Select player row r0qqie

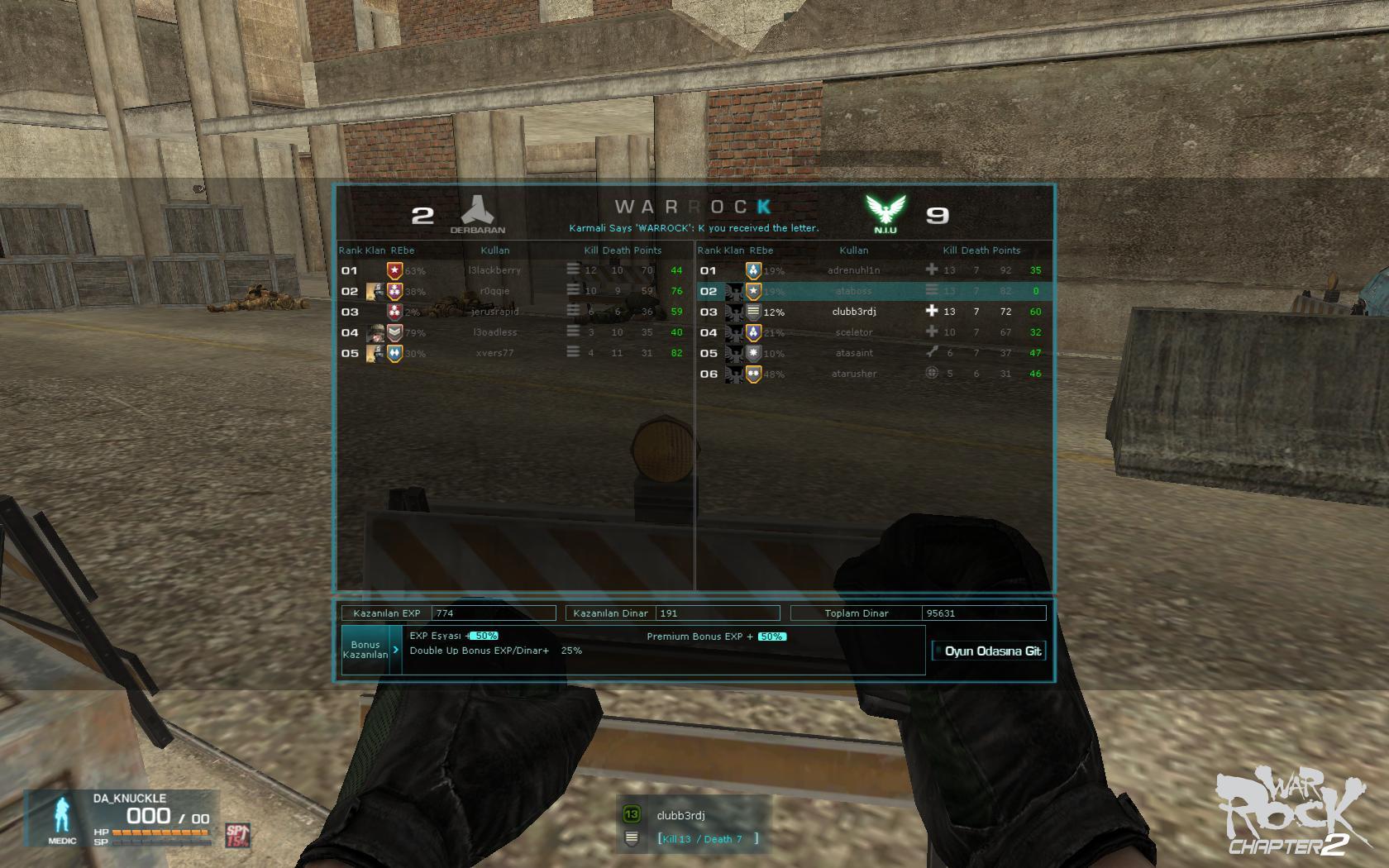pyautogui.click(x=495, y=291)
